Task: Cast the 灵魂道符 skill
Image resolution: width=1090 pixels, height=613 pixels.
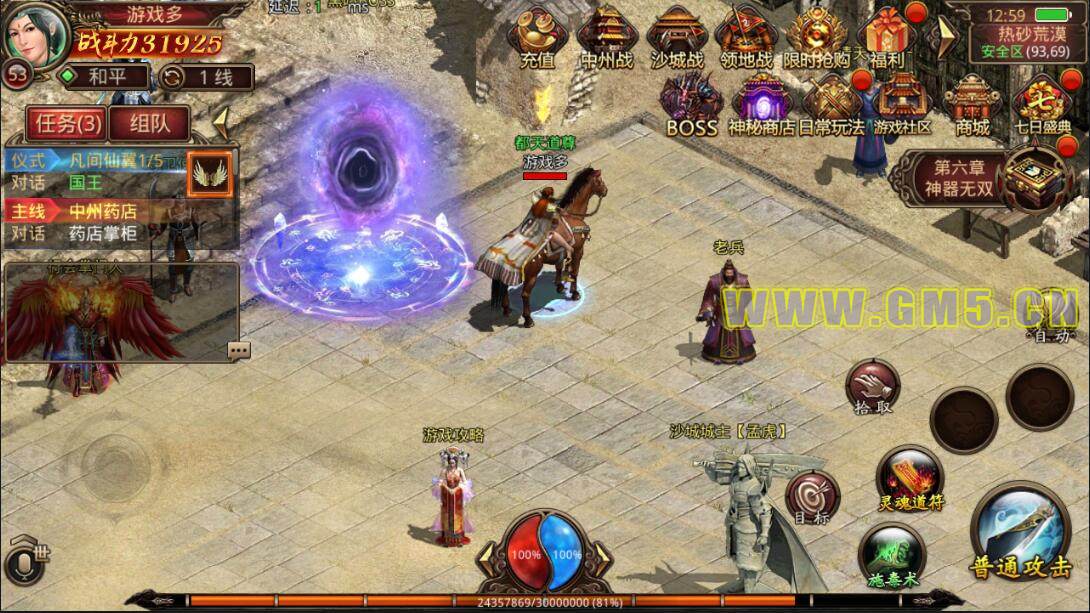Action: 910,478
